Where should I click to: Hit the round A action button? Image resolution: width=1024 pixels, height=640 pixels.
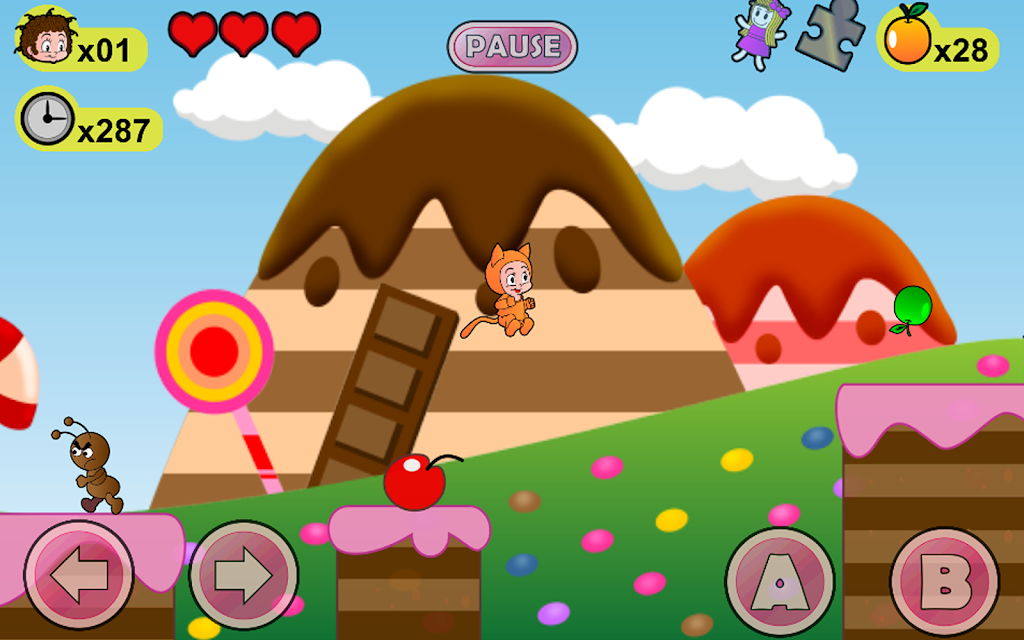pyautogui.click(x=780, y=582)
